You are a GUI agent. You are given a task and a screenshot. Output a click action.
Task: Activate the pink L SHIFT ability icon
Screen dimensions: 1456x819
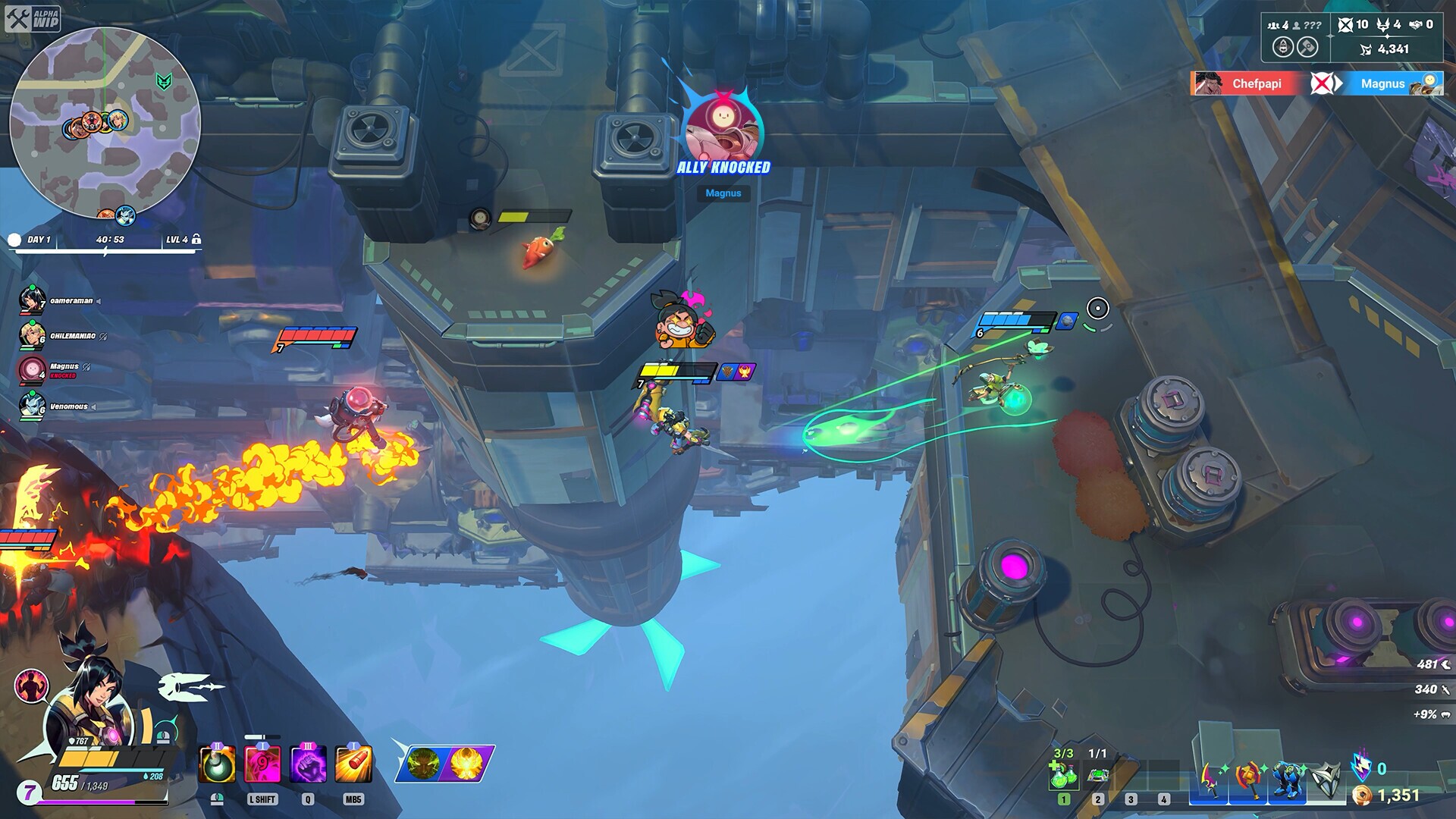pyautogui.click(x=262, y=763)
